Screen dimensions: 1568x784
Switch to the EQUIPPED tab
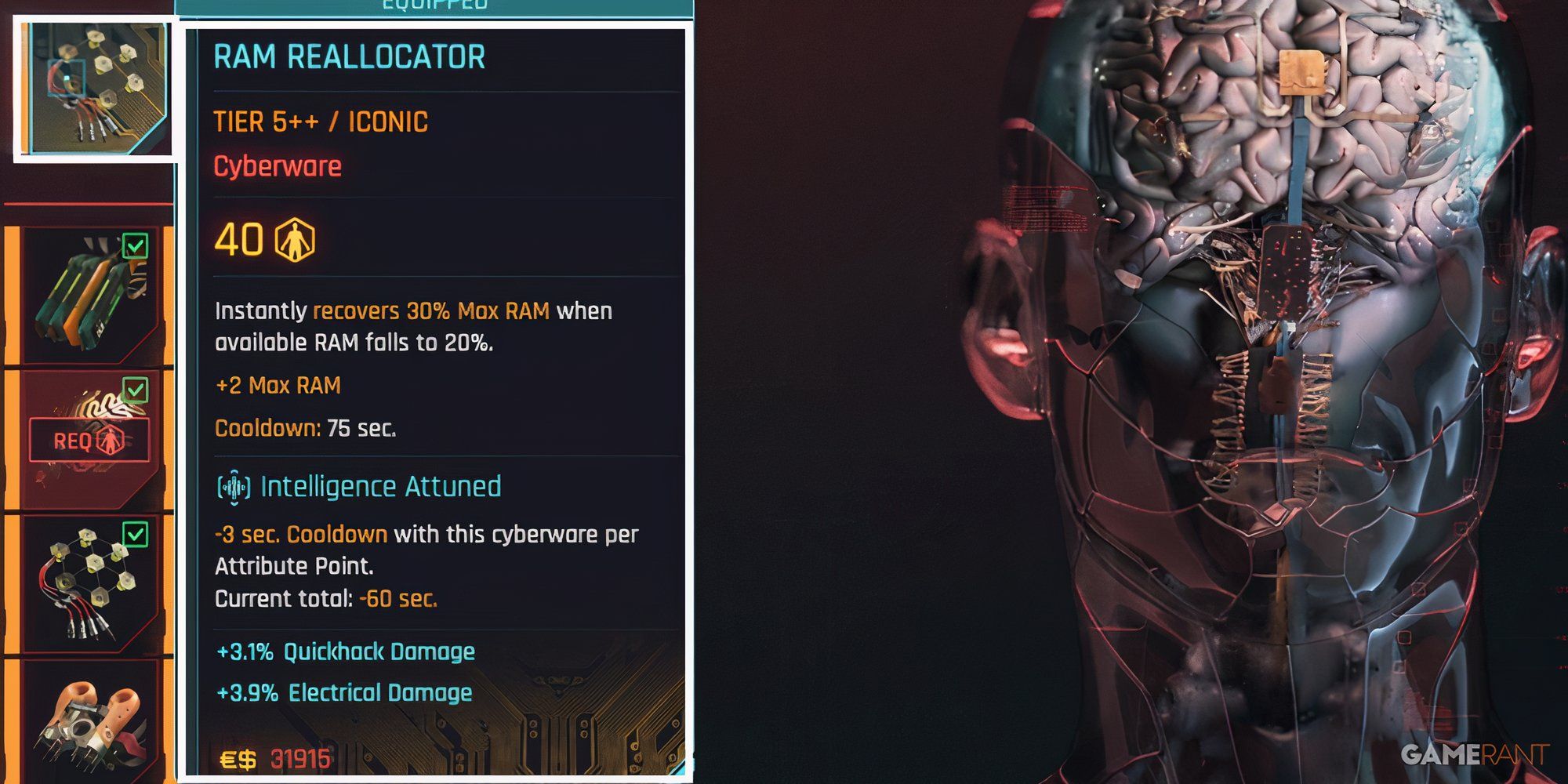pos(436,4)
